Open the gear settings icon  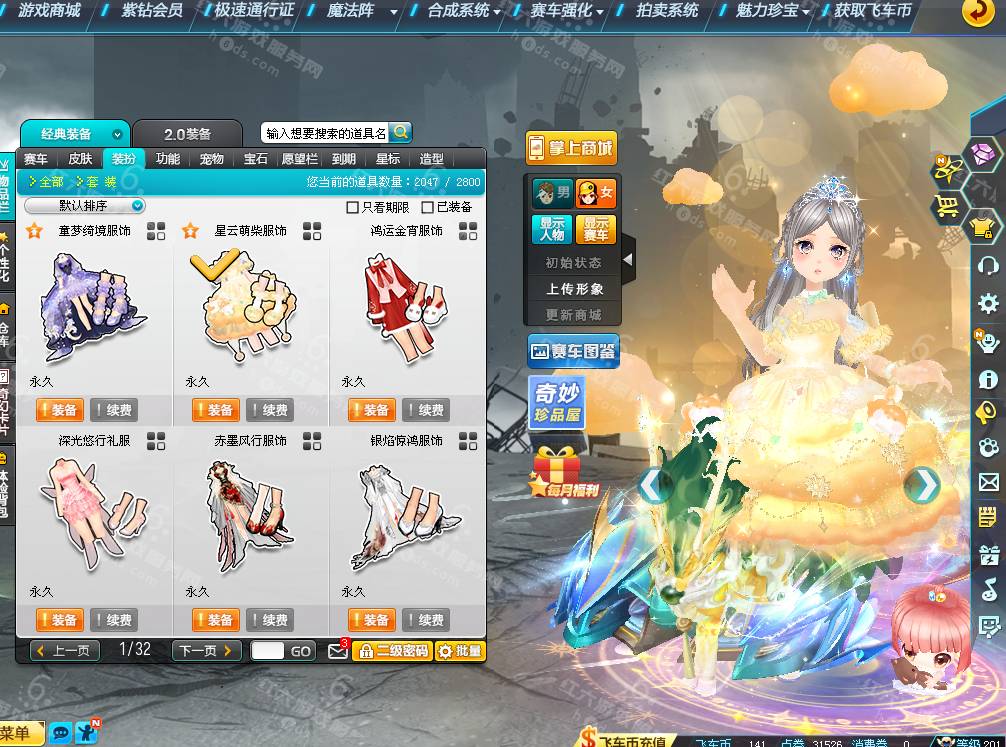(x=988, y=304)
